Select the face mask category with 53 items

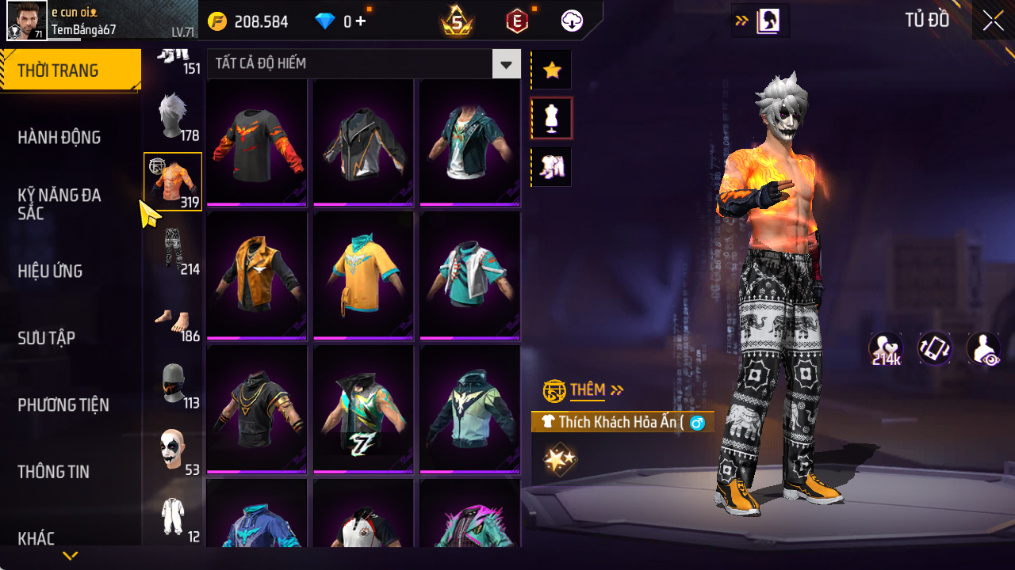(174, 451)
